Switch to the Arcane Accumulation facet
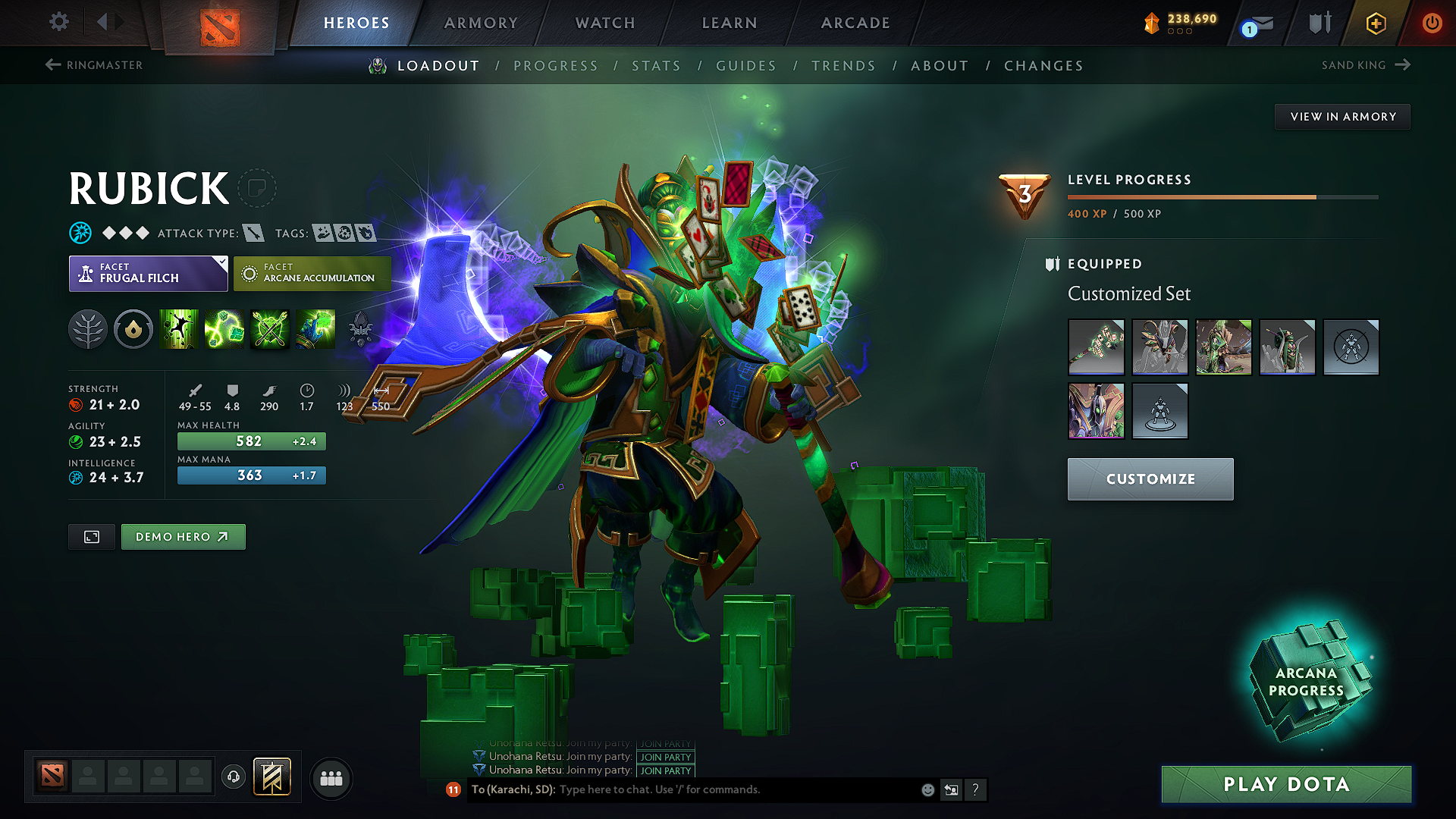This screenshot has width=1456, height=819. tap(312, 273)
